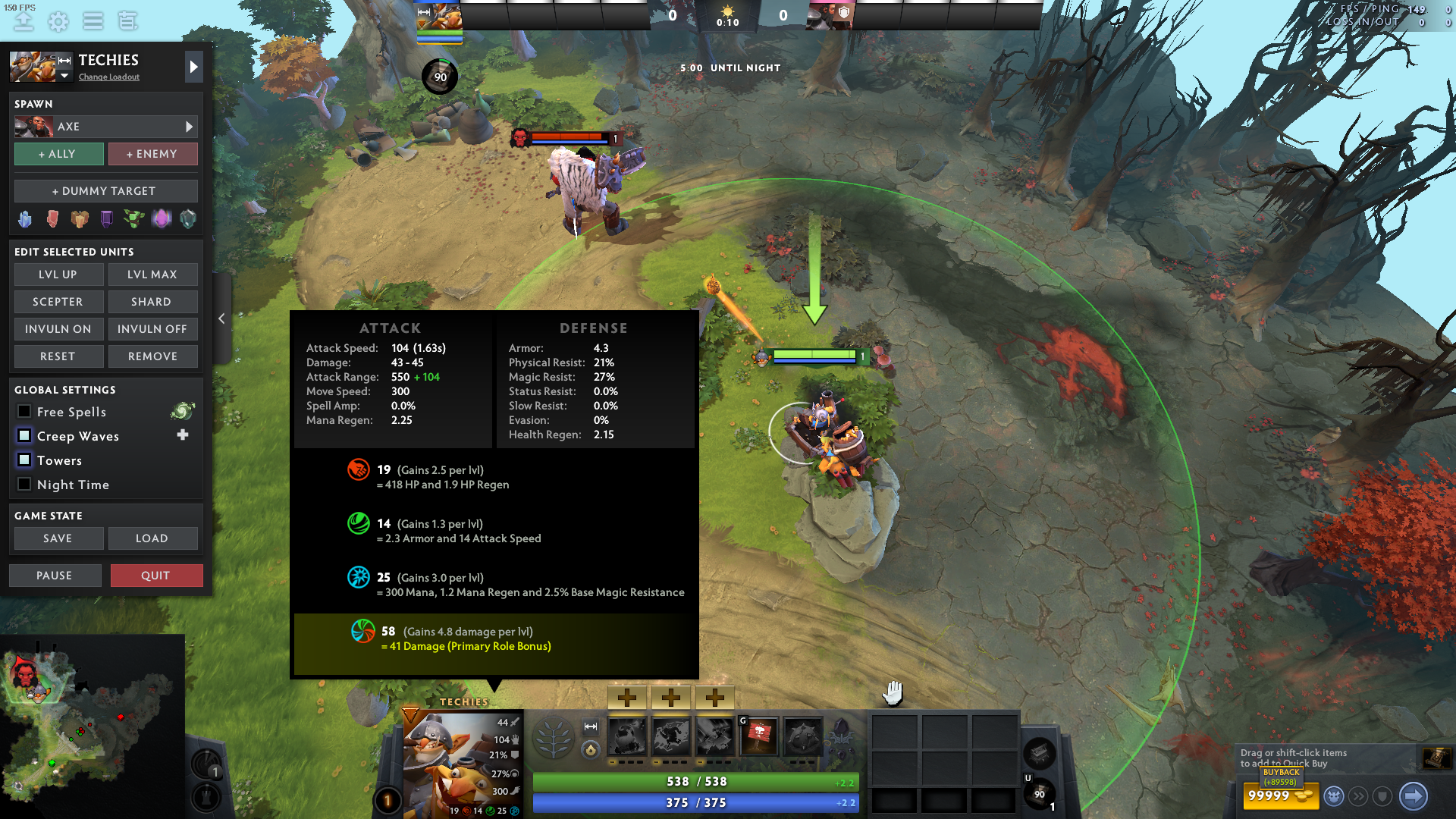1456x819 pixels.
Task: Open the Change Loadout link
Action: tap(109, 77)
